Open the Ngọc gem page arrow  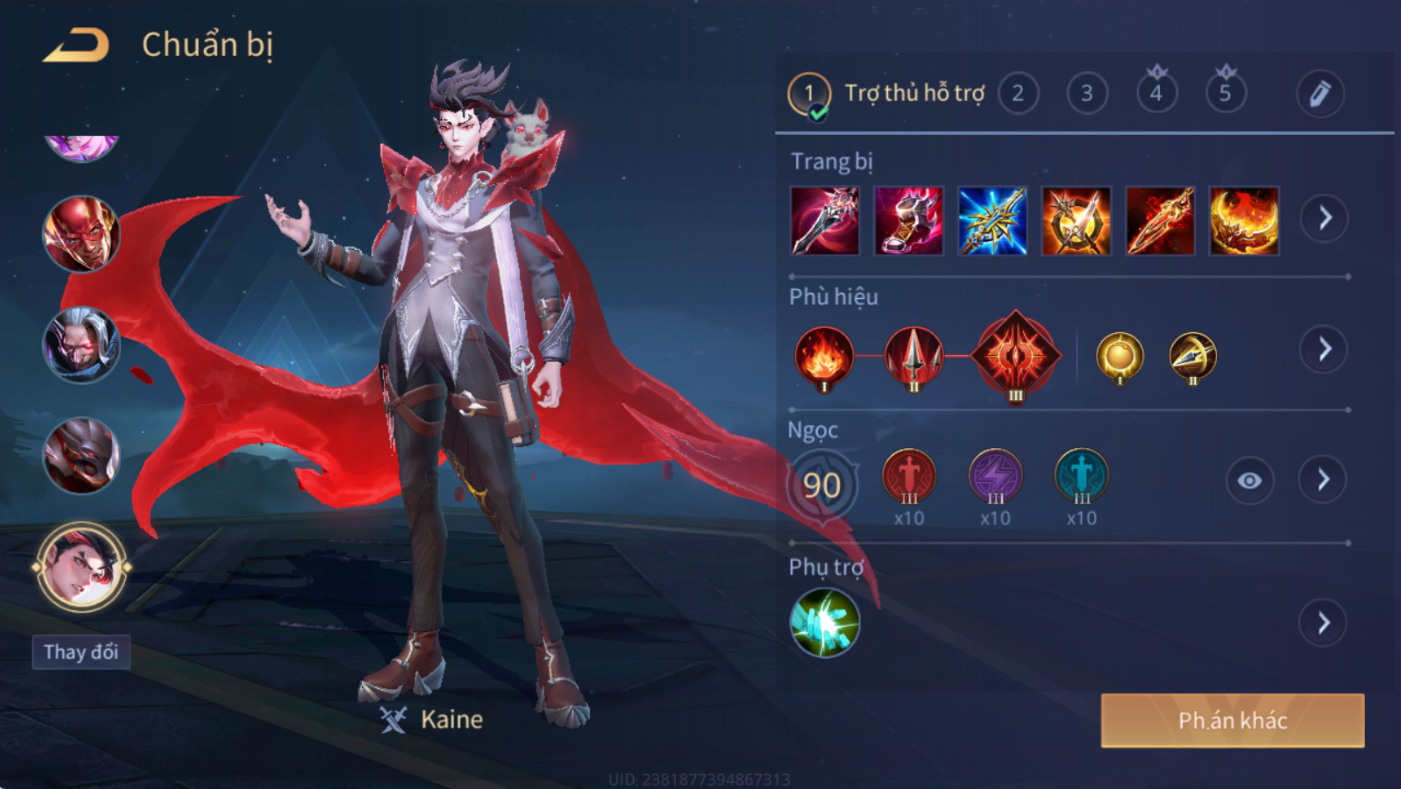[1324, 480]
